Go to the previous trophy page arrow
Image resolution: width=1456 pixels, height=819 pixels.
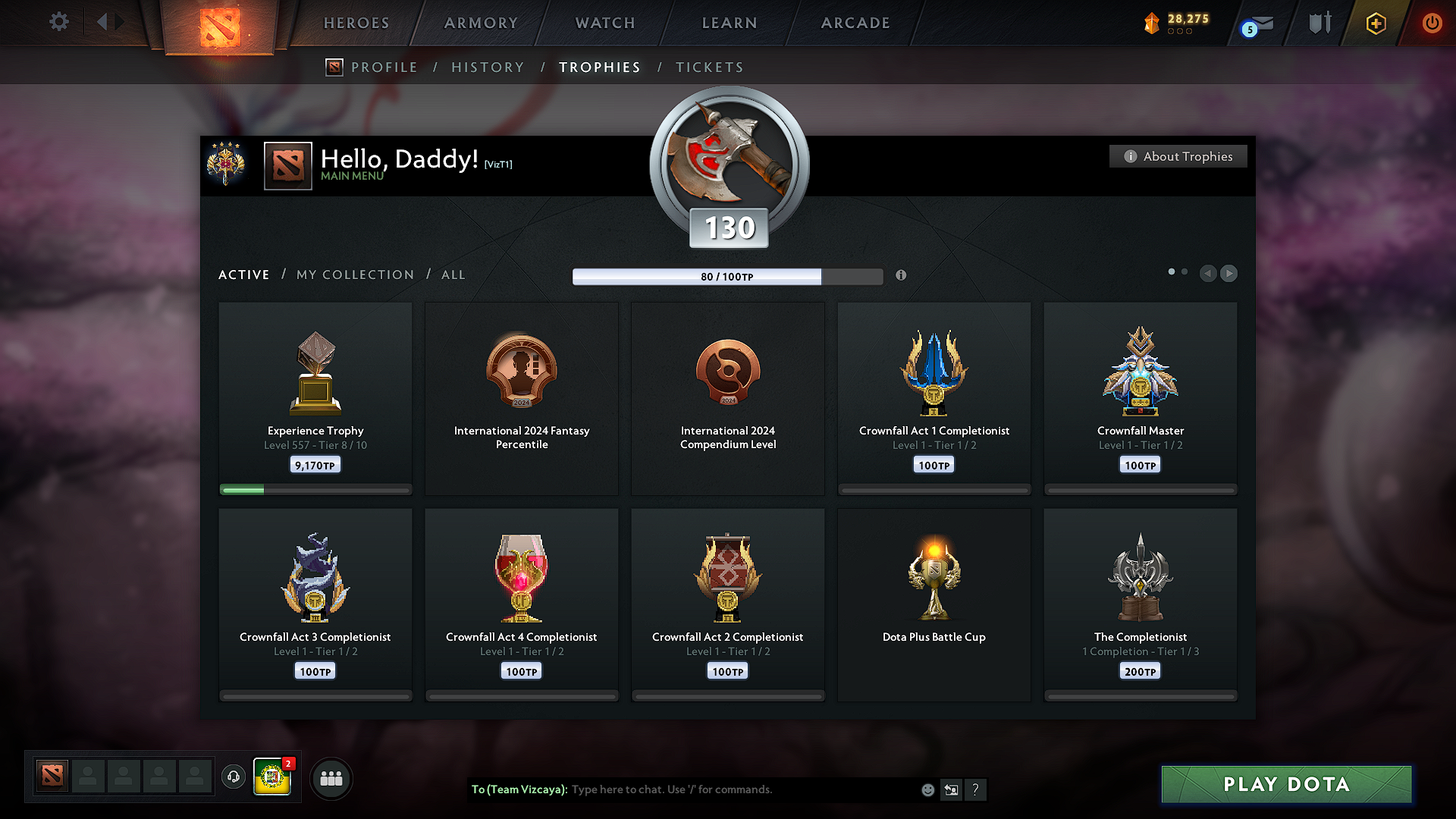pyautogui.click(x=1209, y=274)
